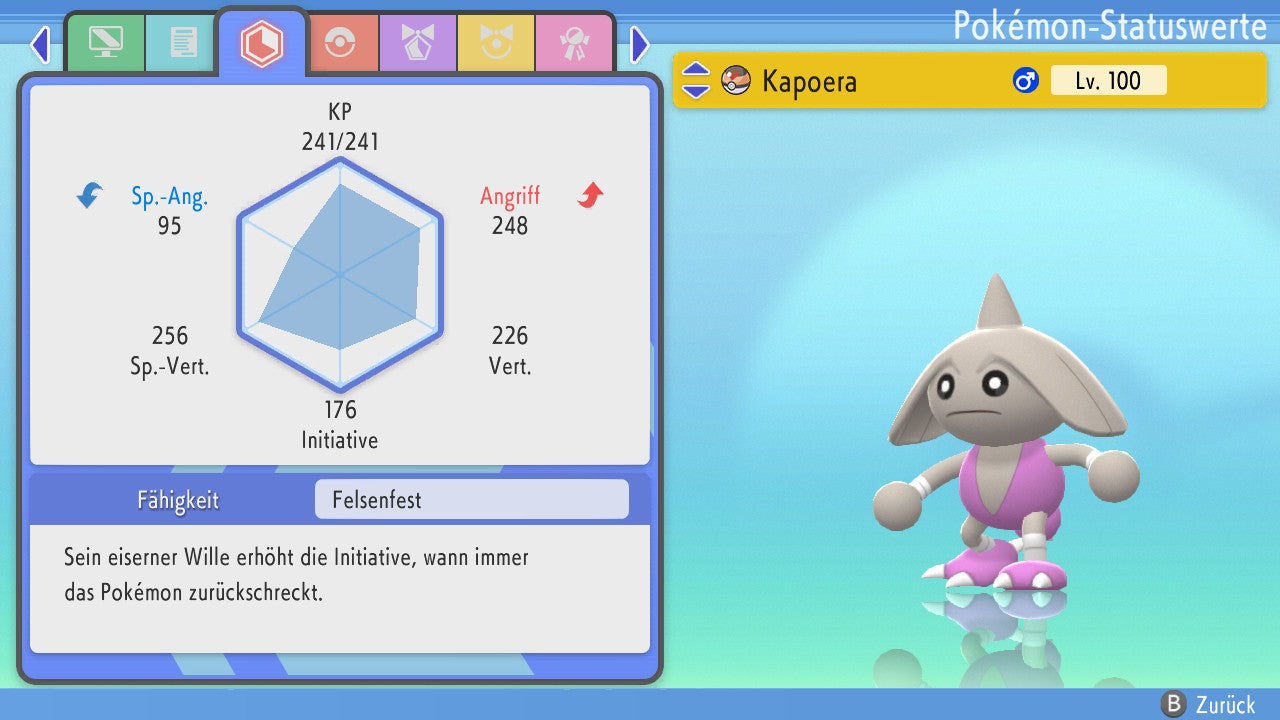
Task: Click the right arrow beside the tabs
Action: click(640, 44)
